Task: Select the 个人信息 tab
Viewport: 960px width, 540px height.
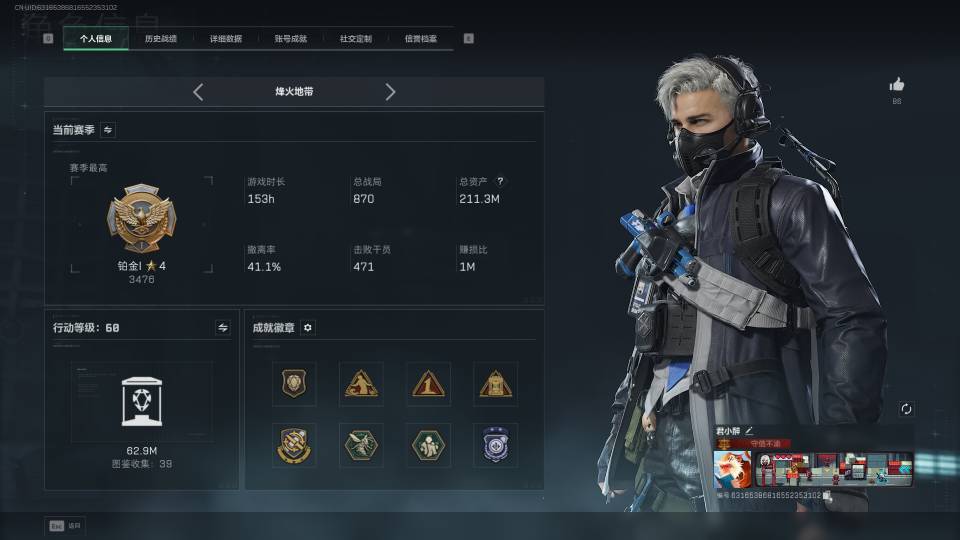Action: pyautogui.click(x=96, y=39)
